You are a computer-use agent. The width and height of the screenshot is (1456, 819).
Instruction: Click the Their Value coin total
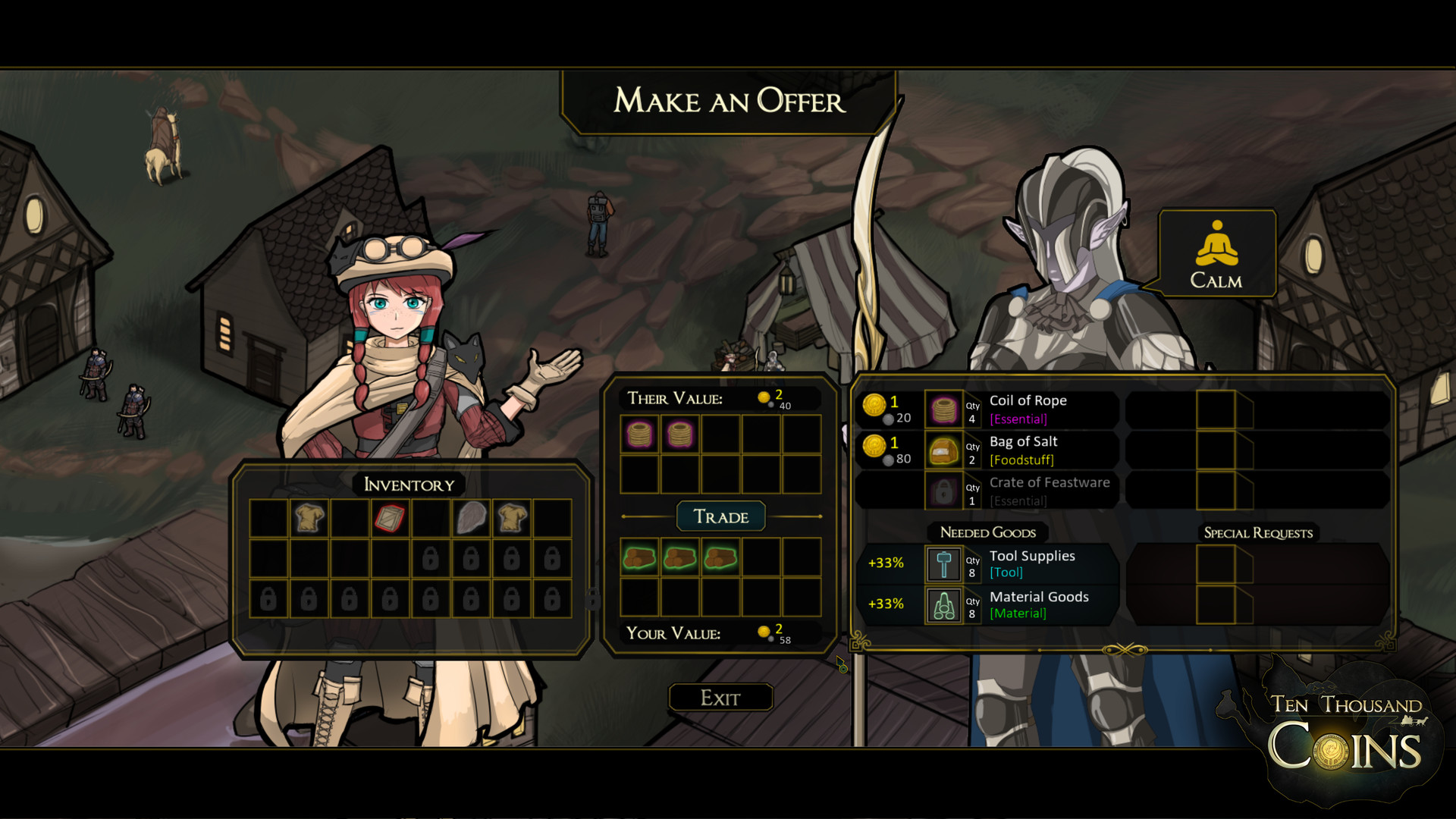tap(772, 397)
